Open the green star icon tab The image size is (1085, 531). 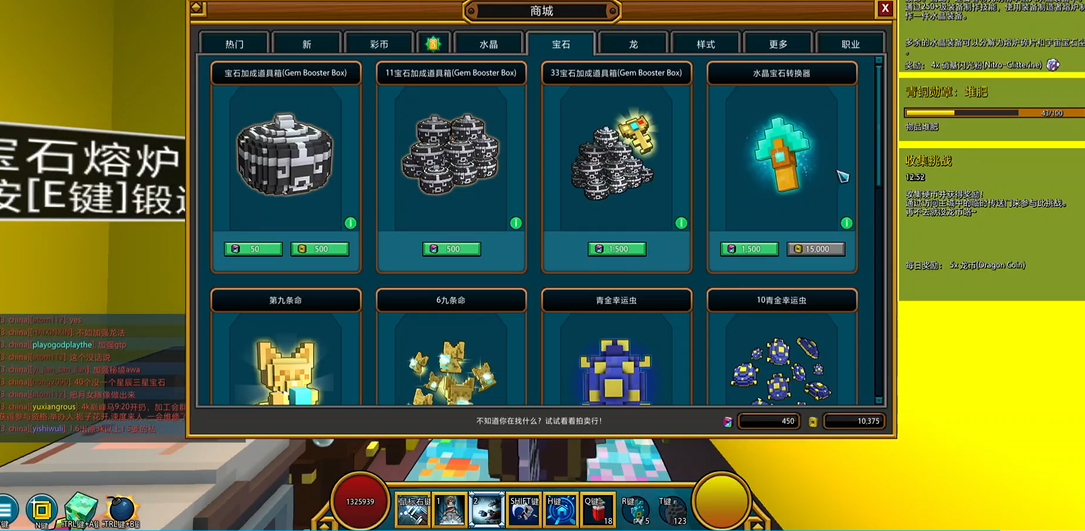point(433,44)
